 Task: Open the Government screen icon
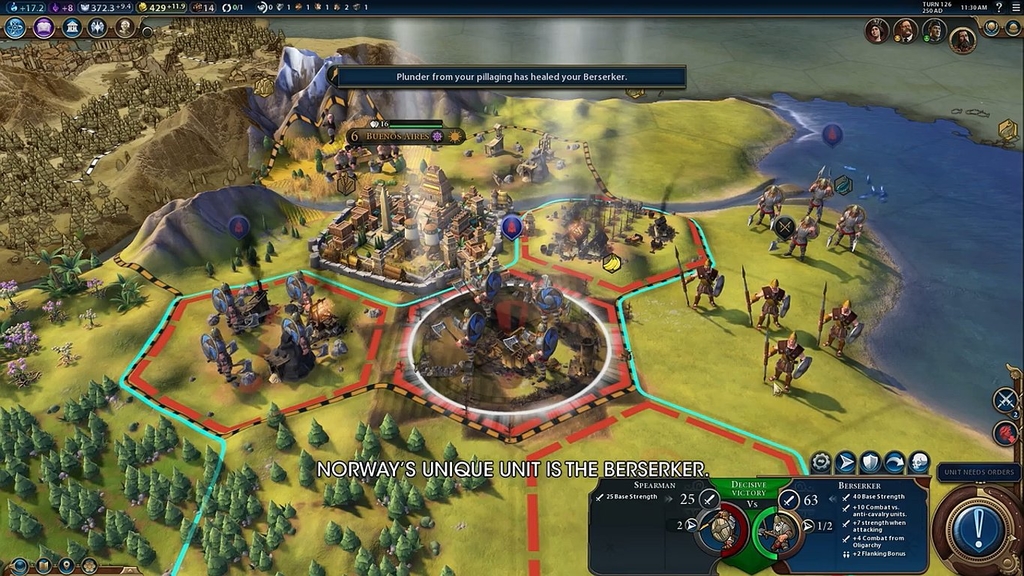(x=72, y=27)
